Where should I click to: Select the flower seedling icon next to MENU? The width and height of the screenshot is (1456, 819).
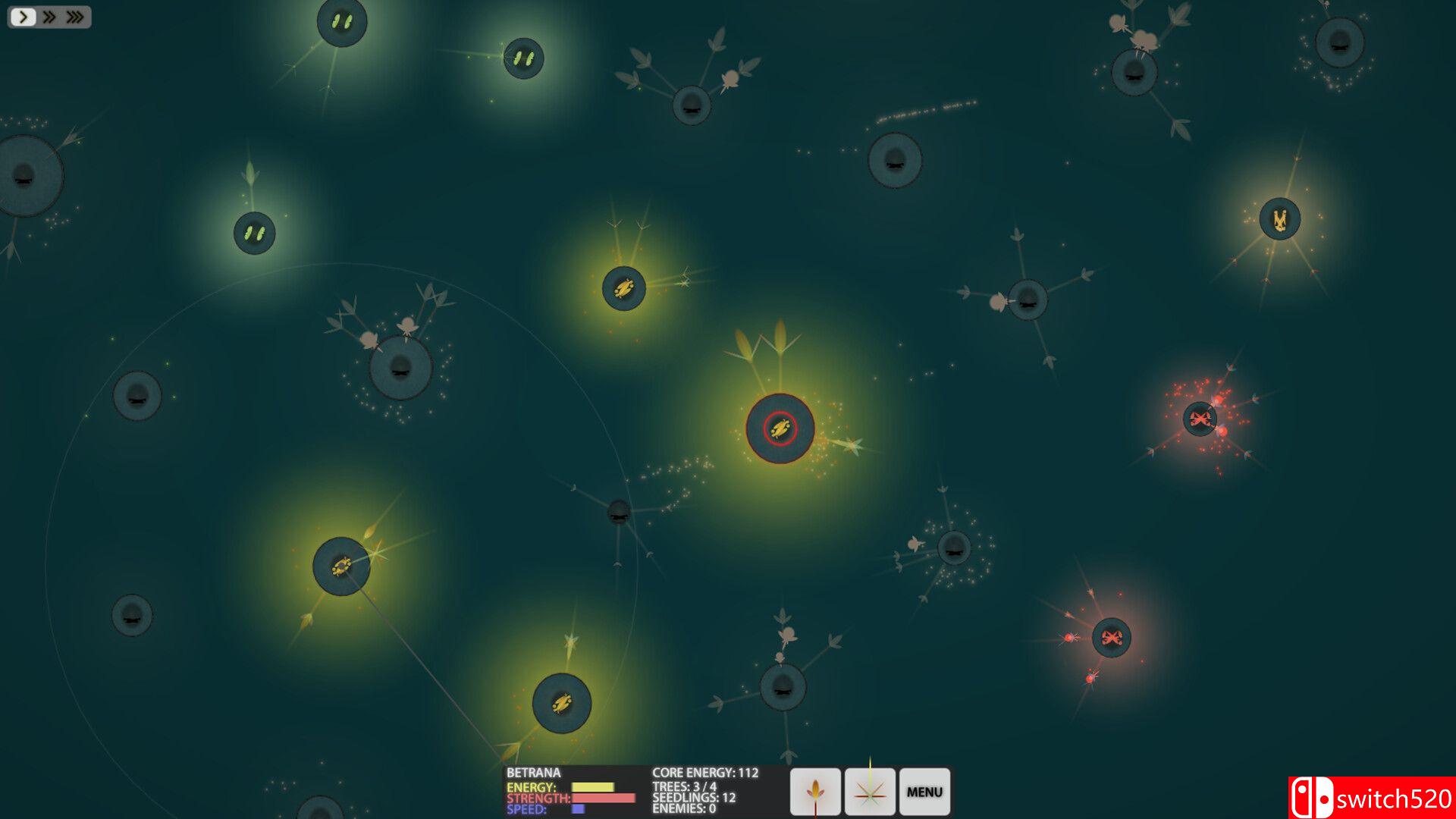click(x=869, y=791)
